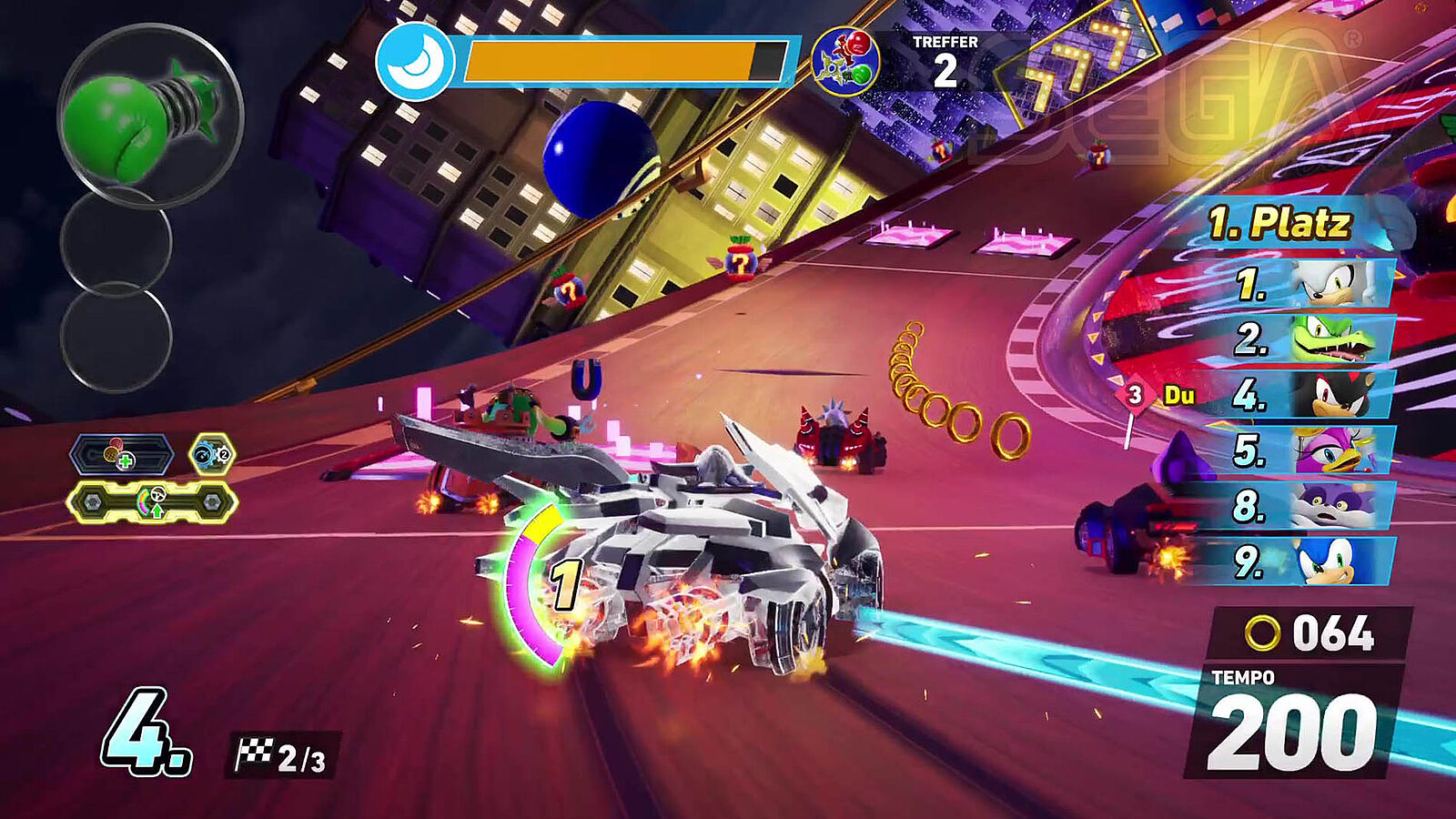Activate the gear gadget icon marked 2
Screen dimensions: 1456x819
click(212, 454)
